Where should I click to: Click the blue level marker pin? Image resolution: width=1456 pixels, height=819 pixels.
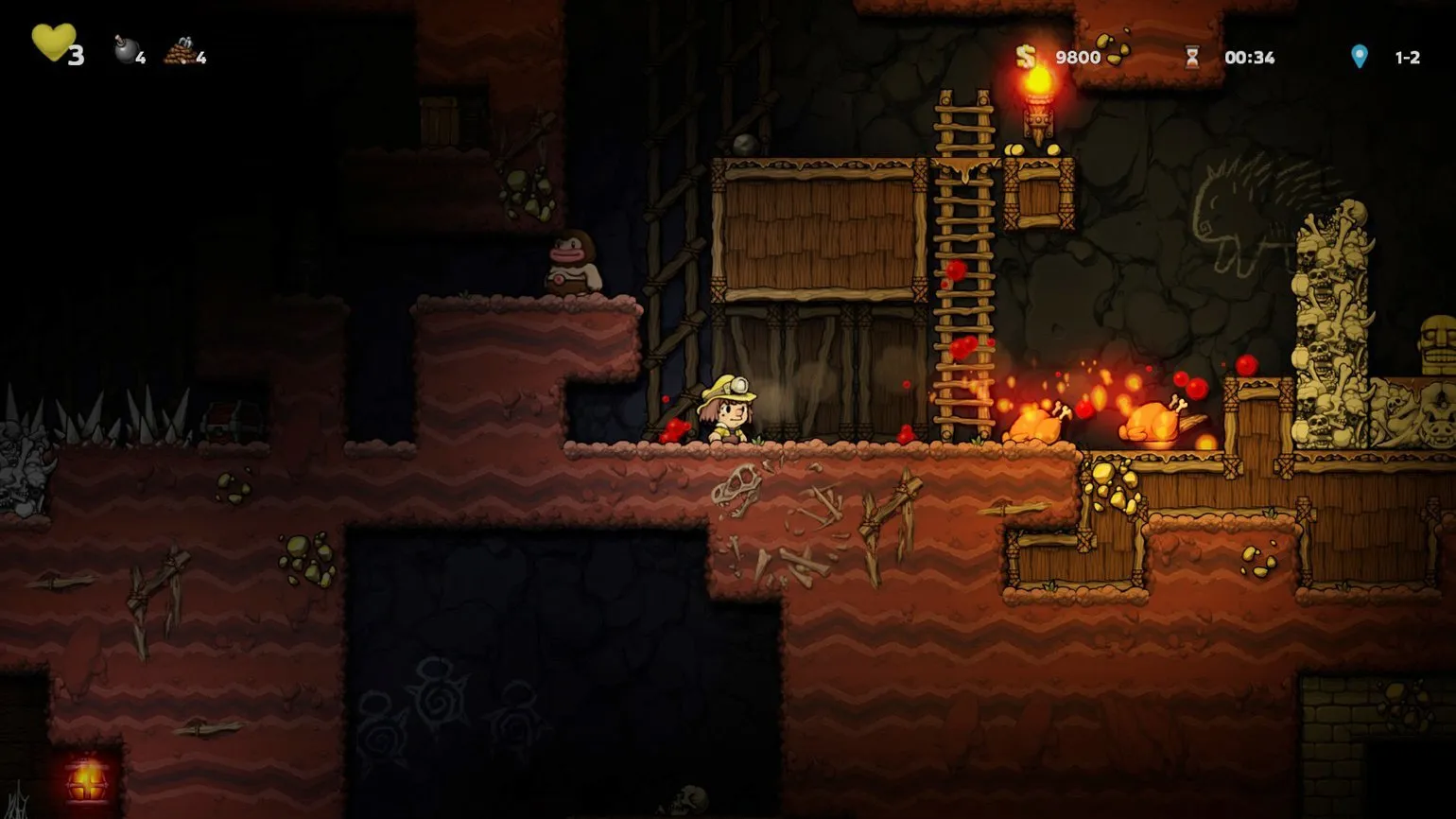point(1359,57)
